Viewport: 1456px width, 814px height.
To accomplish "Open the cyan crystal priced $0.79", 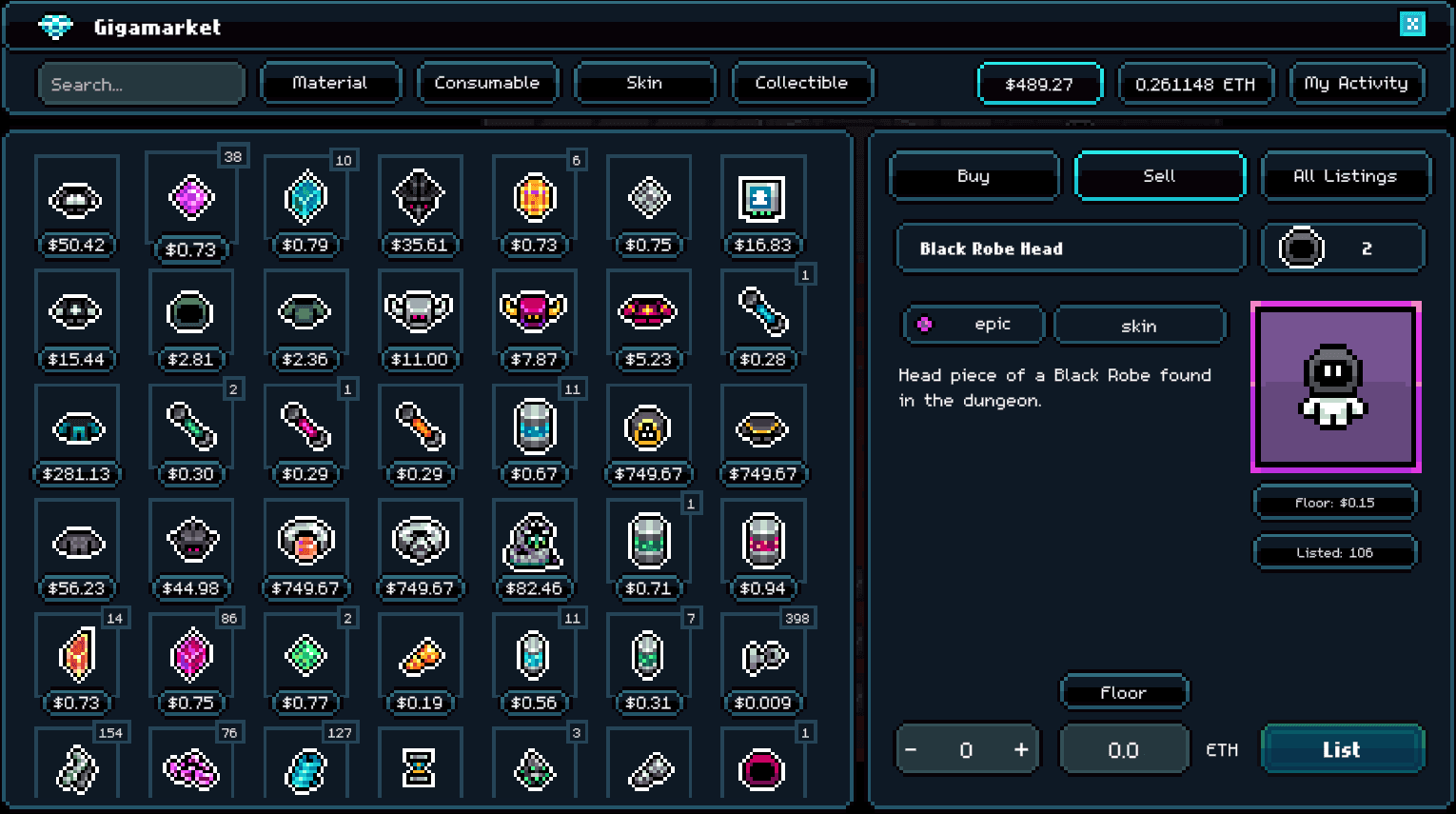I will (305, 197).
